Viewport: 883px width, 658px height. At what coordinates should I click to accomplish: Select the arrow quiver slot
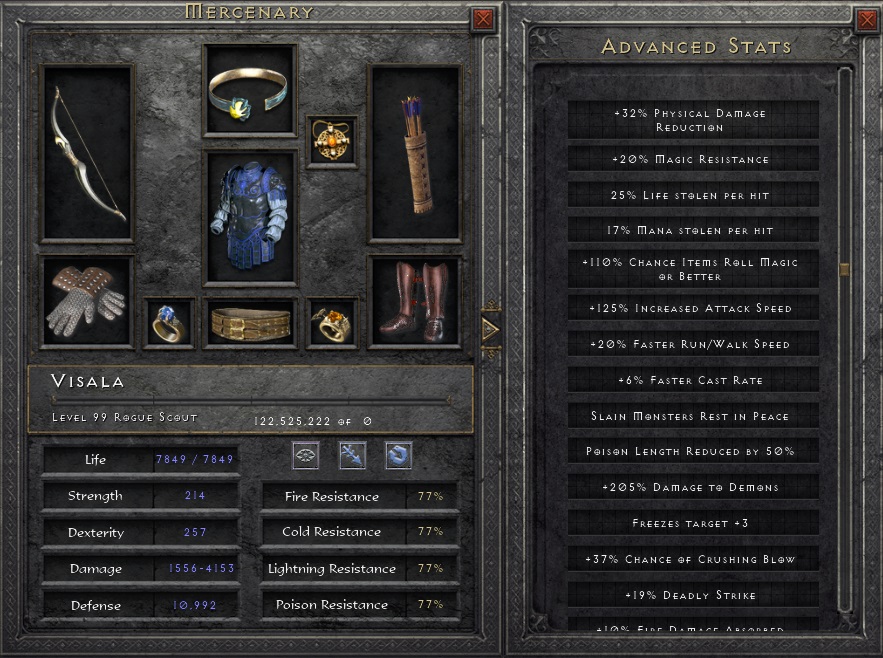[x=415, y=153]
